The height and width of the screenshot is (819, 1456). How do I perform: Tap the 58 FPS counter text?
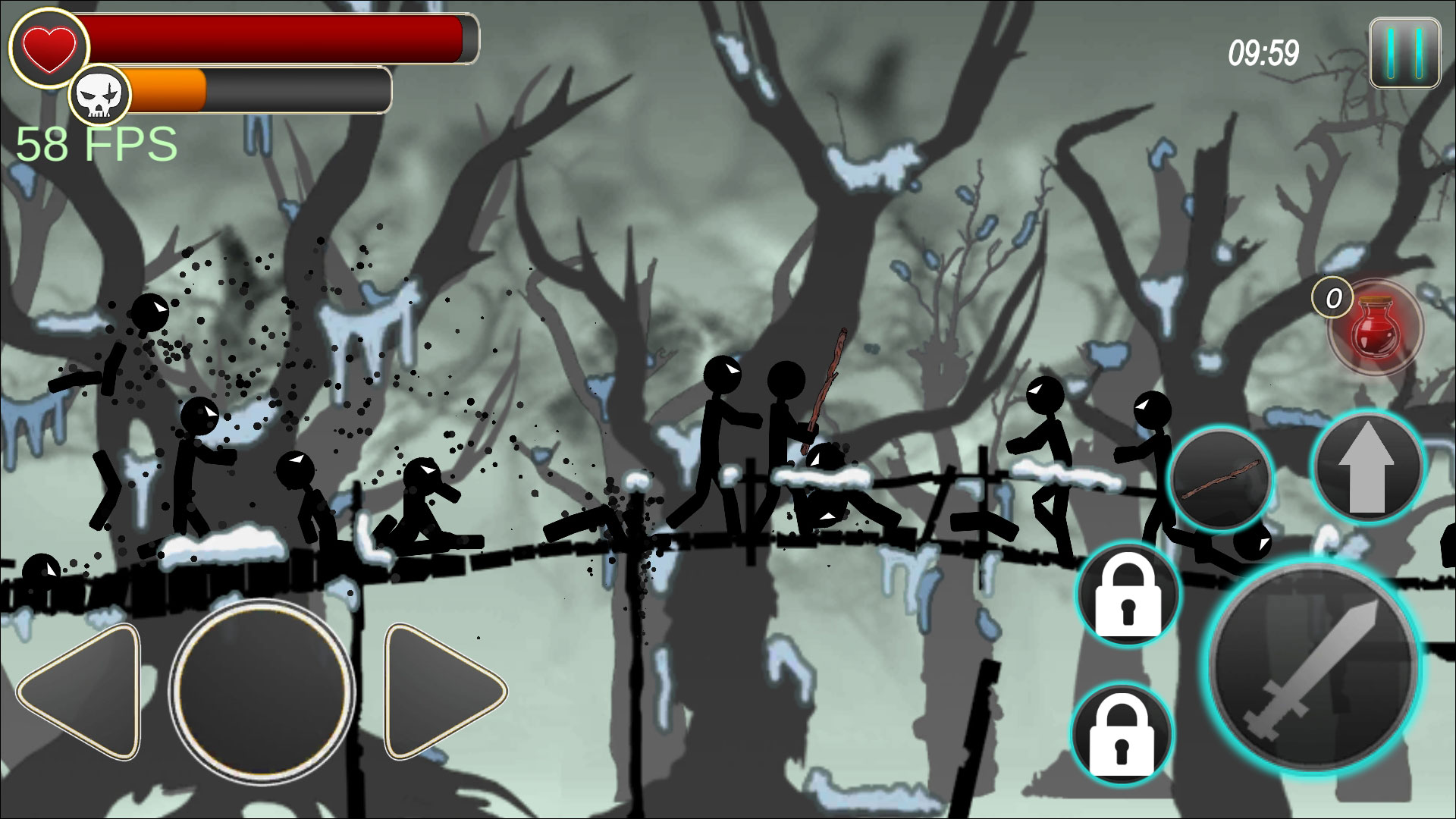[x=95, y=143]
